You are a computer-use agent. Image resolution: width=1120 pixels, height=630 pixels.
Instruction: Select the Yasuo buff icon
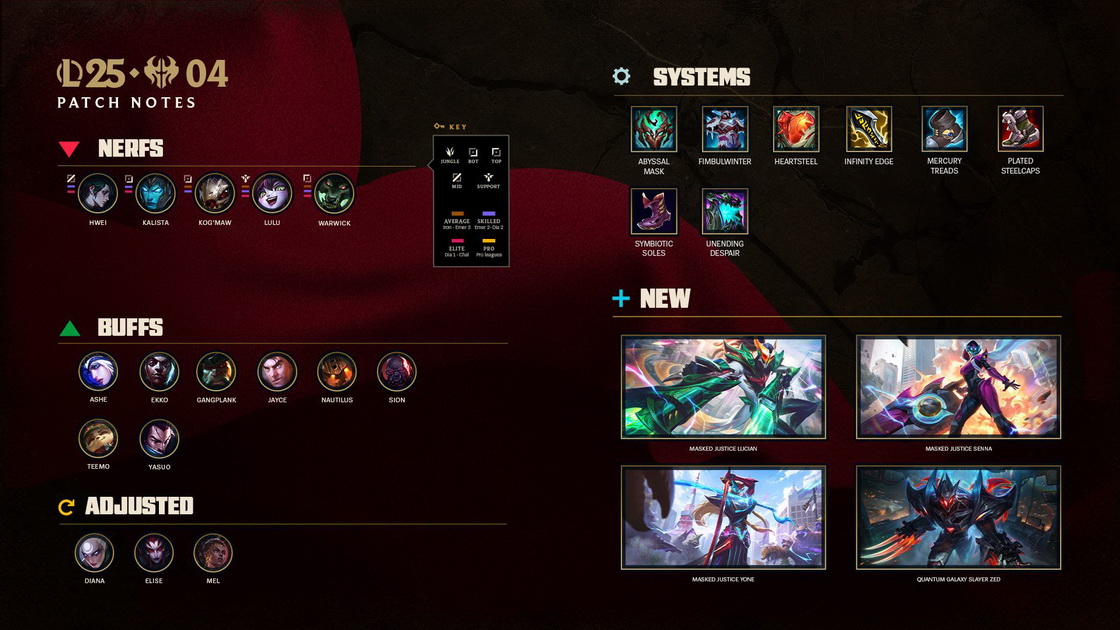tap(159, 438)
